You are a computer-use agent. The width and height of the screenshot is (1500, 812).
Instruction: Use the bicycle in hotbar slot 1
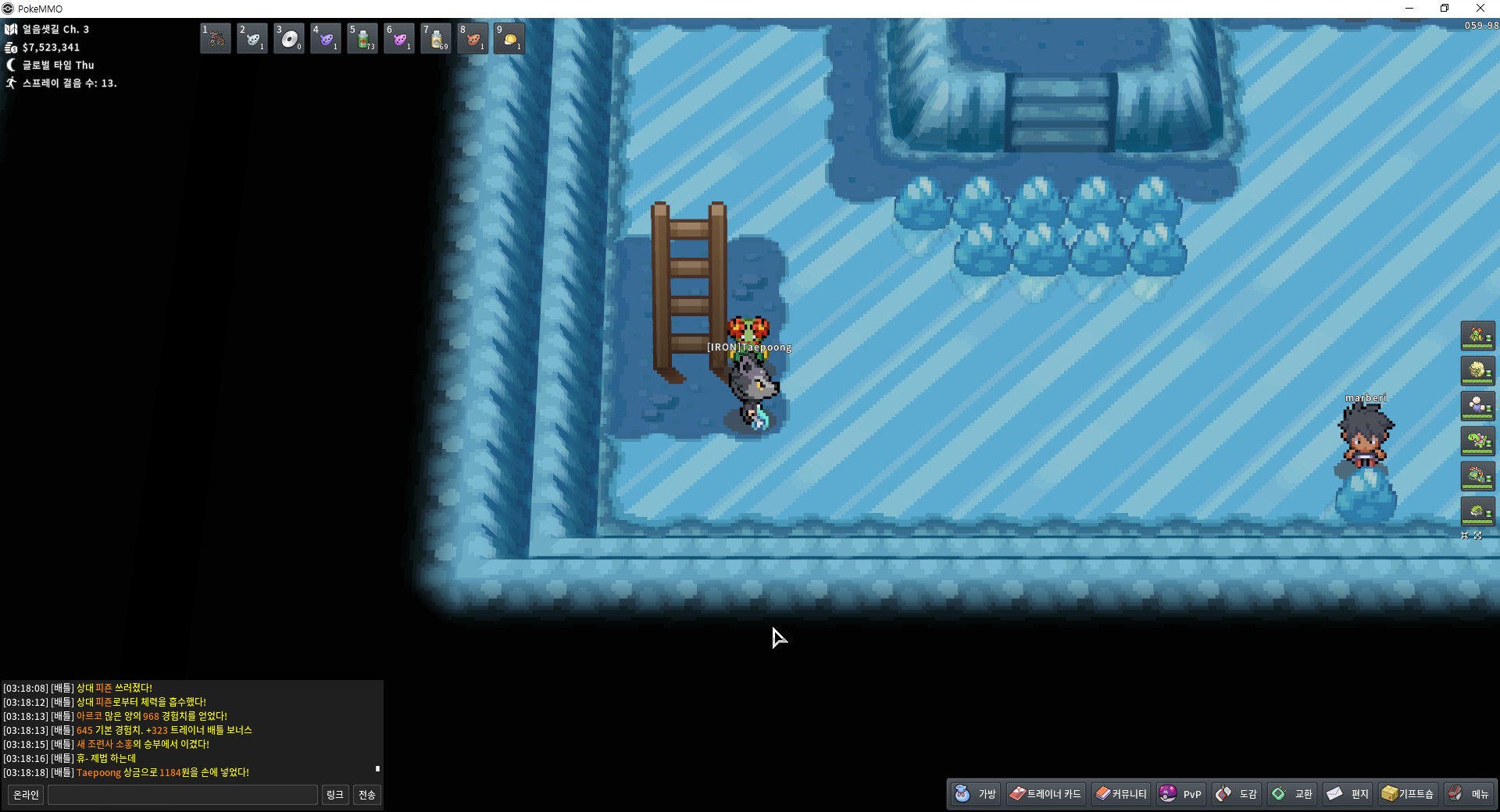click(216, 38)
